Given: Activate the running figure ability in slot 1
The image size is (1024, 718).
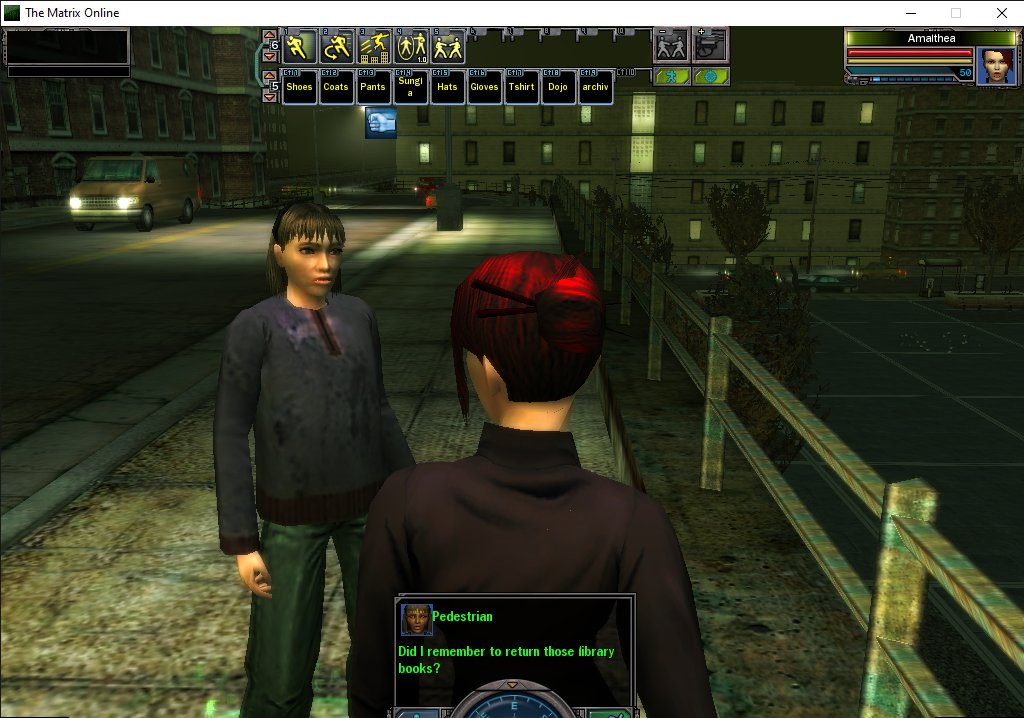Looking at the screenshot, I should 299,47.
